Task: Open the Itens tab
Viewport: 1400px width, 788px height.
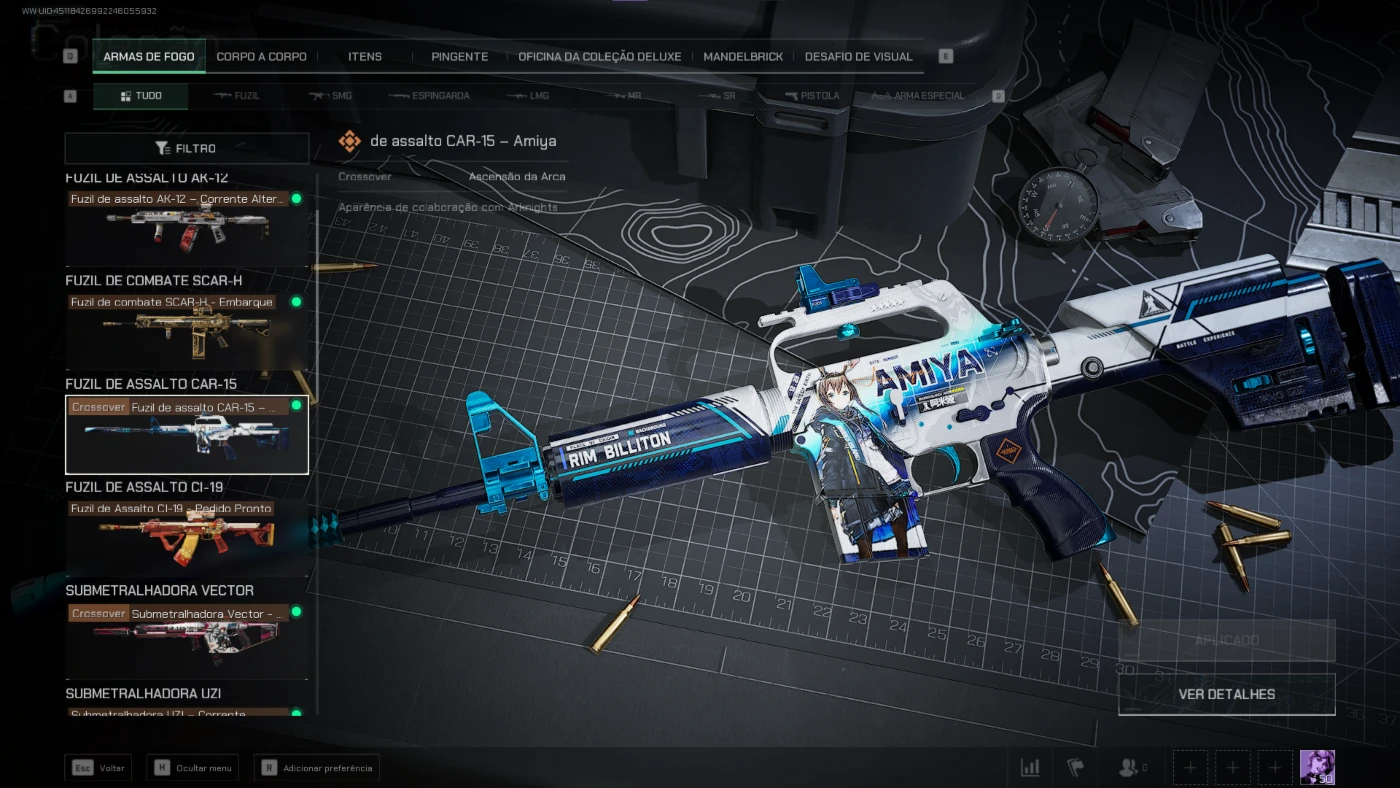Action: (x=365, y=57)
